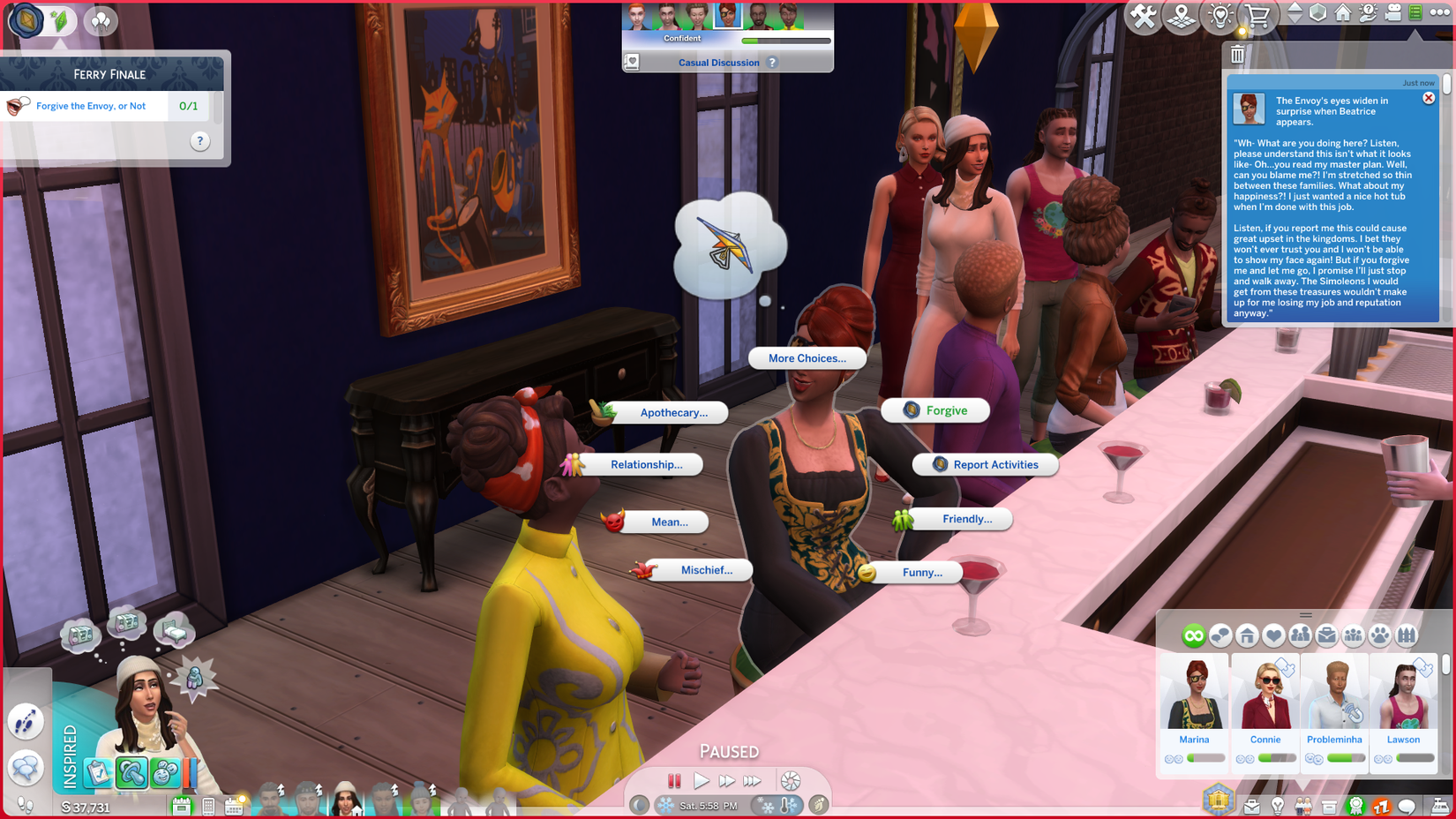Report Activities of the Envoy
This screenshot has width=1456, height=819.
tap(985, 464)
